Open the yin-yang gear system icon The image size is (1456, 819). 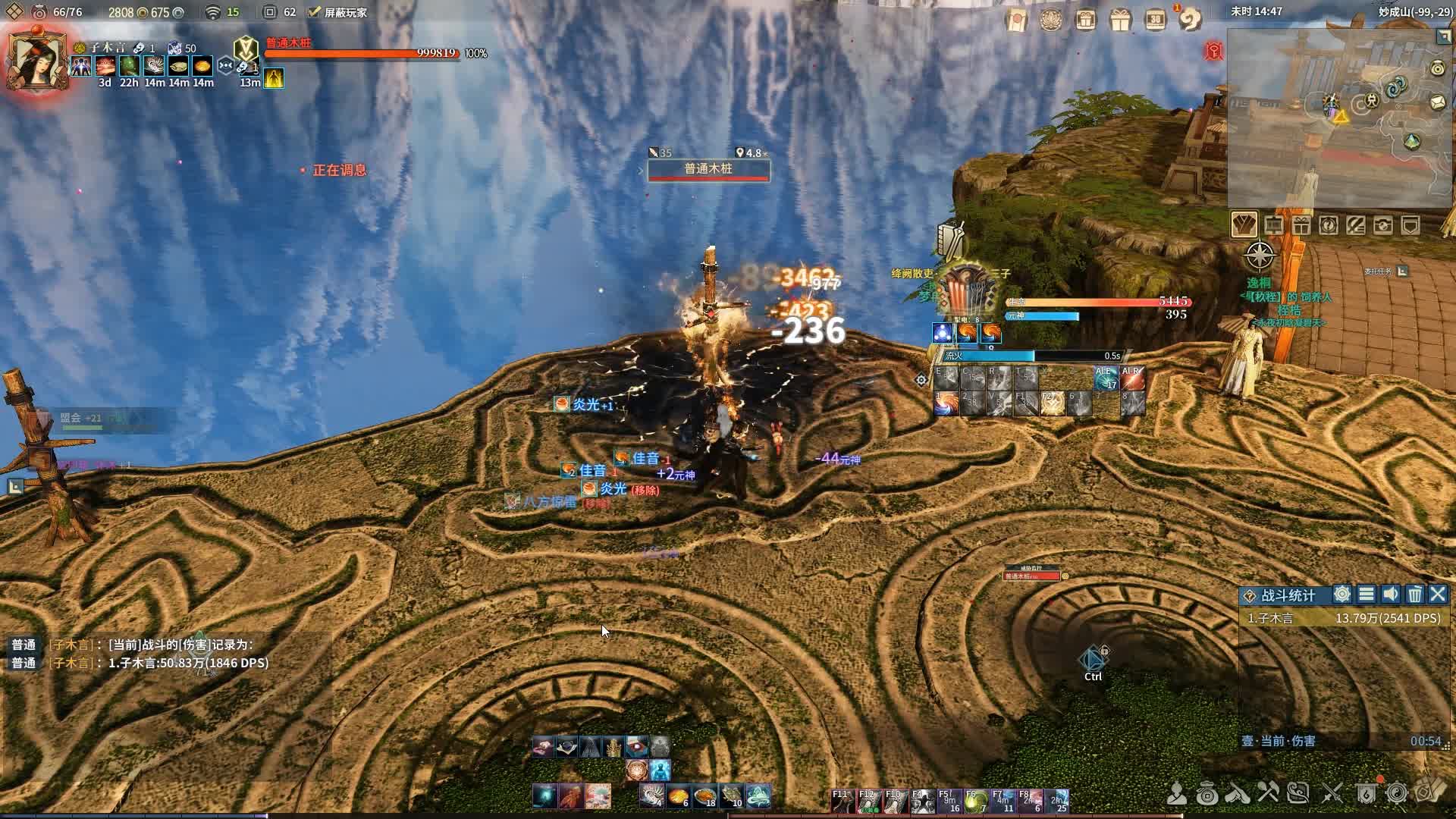1397,794
